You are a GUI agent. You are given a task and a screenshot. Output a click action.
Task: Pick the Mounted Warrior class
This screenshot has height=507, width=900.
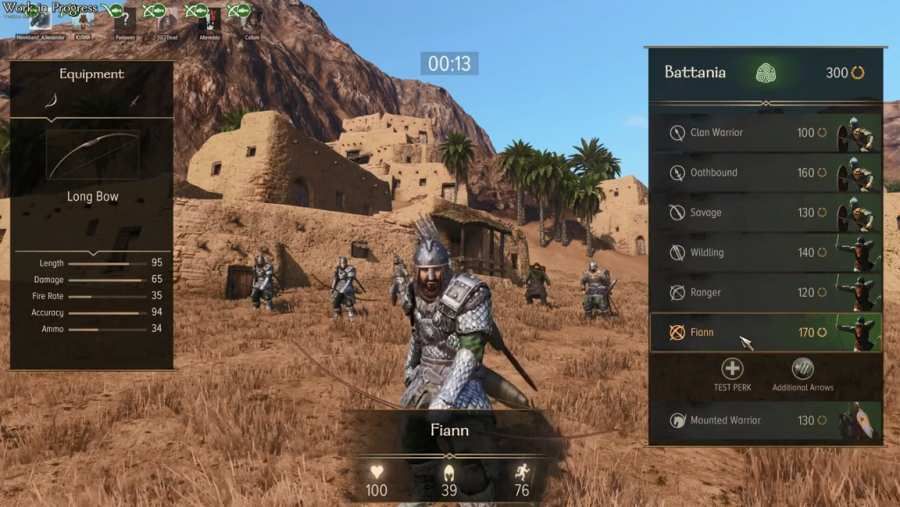coord(765,421)
